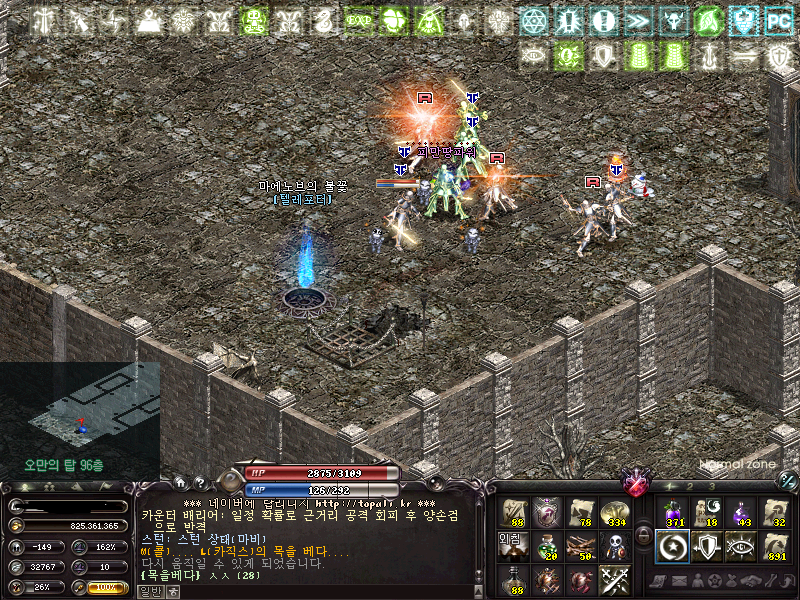Click the minimap of 오만의 탑 96층

tap(80, 408)
